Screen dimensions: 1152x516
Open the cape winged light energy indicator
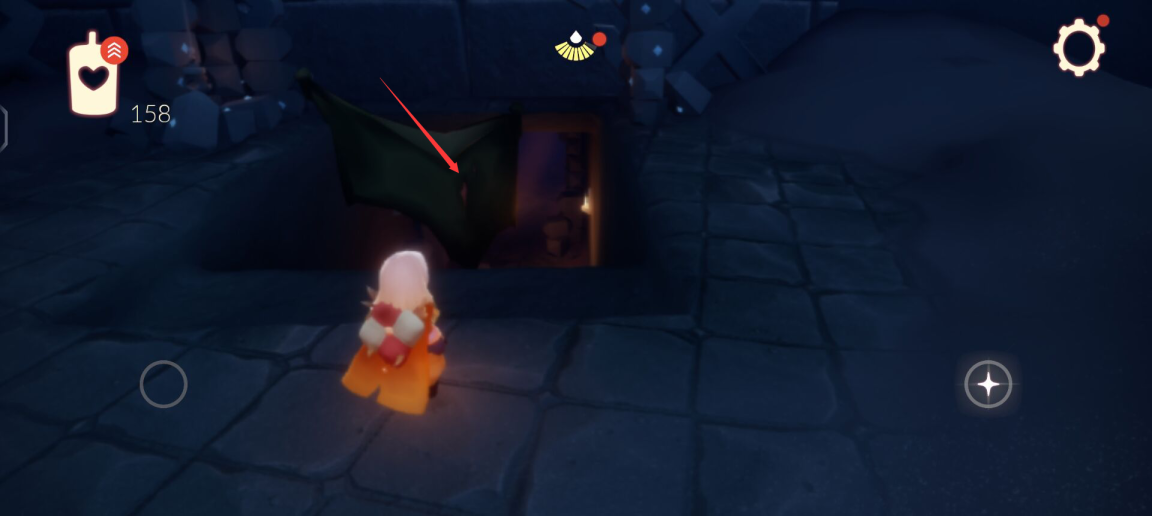click(x=576, y=46)
